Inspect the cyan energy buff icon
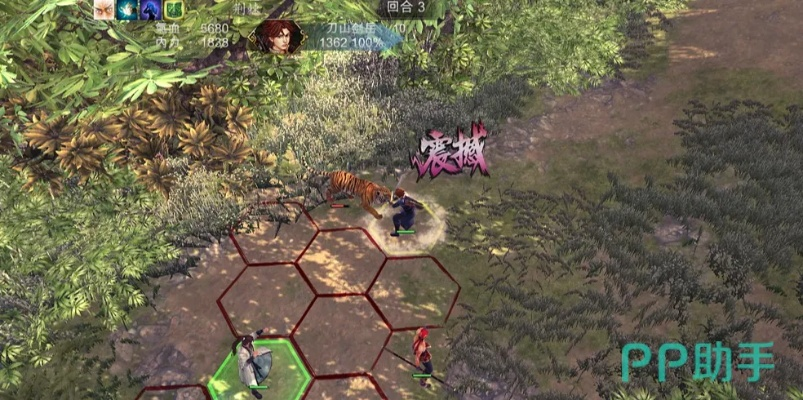Screen dimensions: 803x400 (127, 10)
